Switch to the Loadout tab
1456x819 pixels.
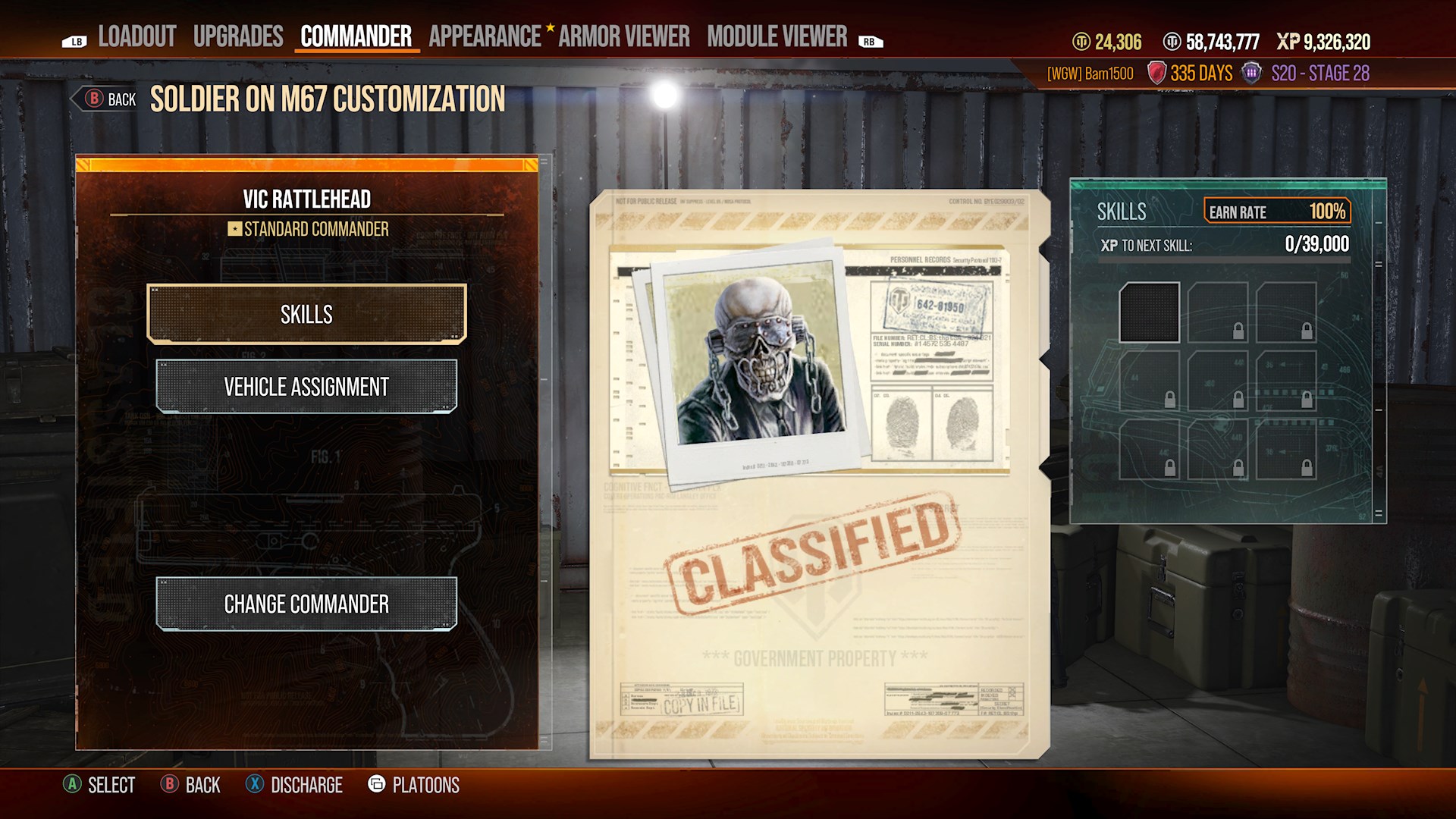[137, 35]
